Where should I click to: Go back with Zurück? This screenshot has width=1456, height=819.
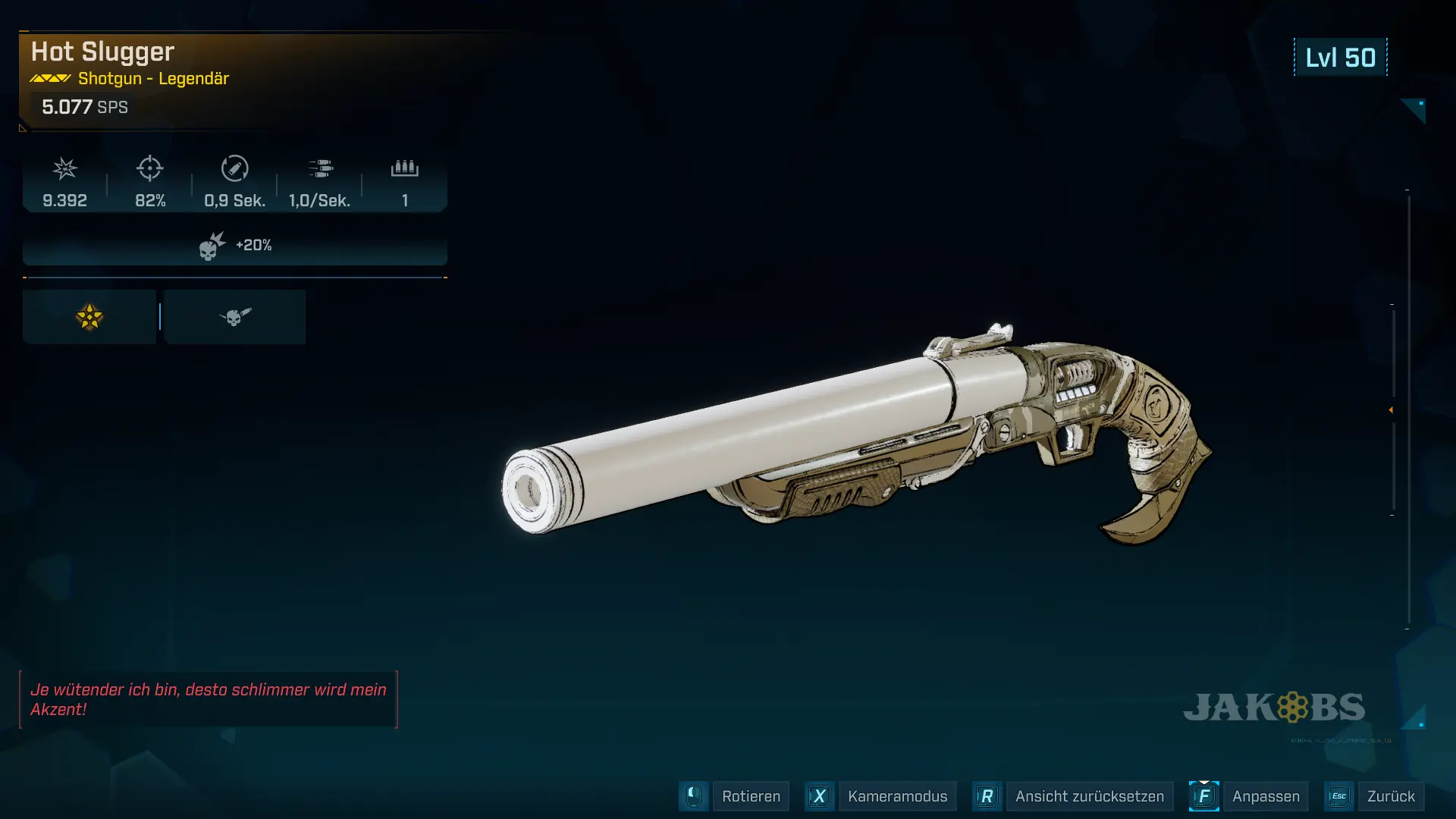[x=1390, y=796]
